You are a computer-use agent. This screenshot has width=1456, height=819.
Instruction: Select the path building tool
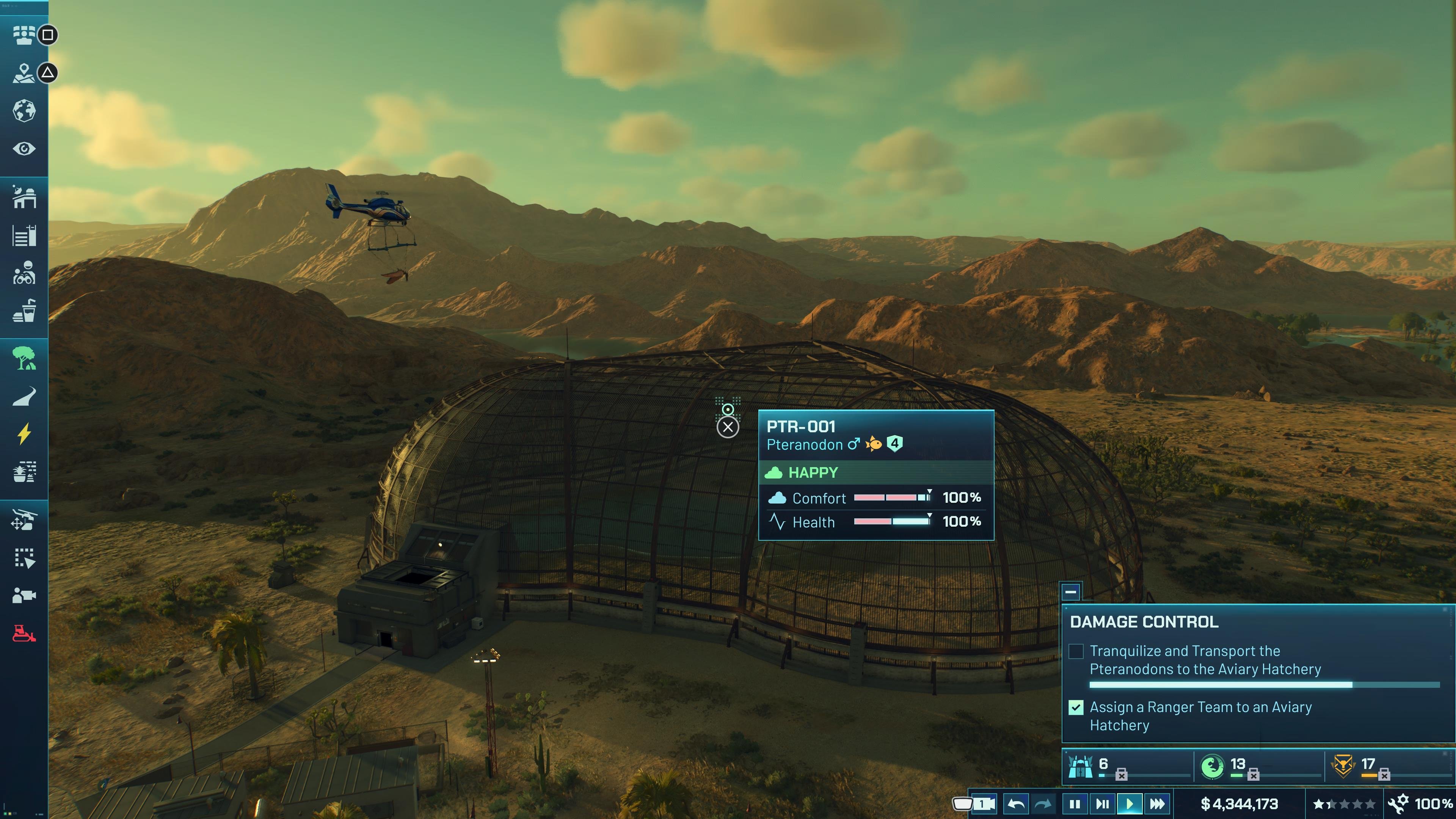point(25,395)
